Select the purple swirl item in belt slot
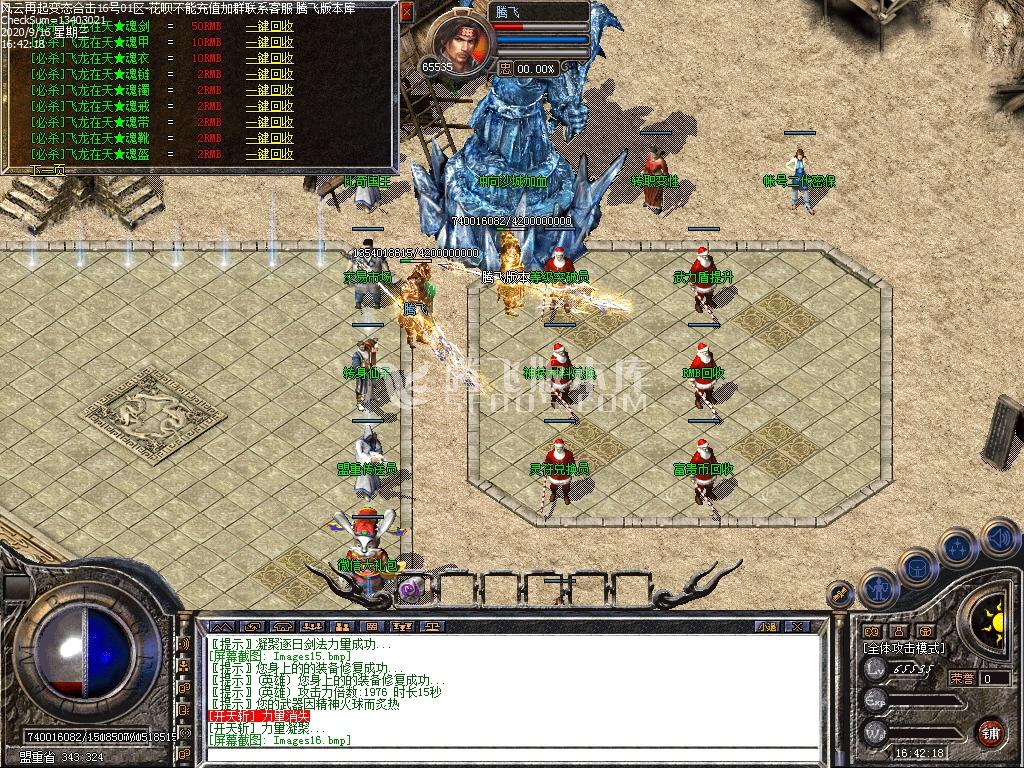The width and height of the screenshot is (1024, 768). pos(411,590)
